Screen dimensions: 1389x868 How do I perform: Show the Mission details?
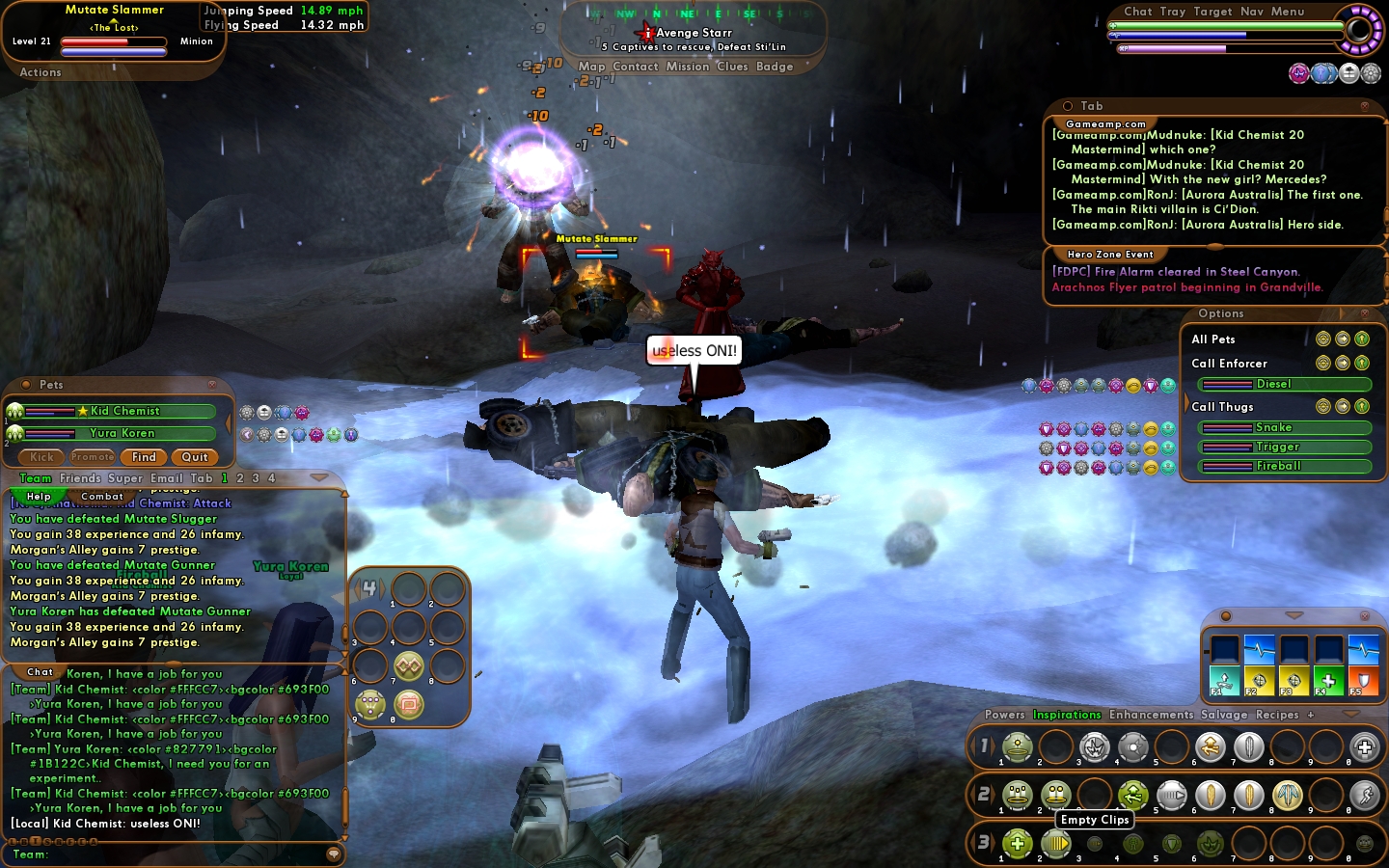pyautogui.click(x=687, y=67)
